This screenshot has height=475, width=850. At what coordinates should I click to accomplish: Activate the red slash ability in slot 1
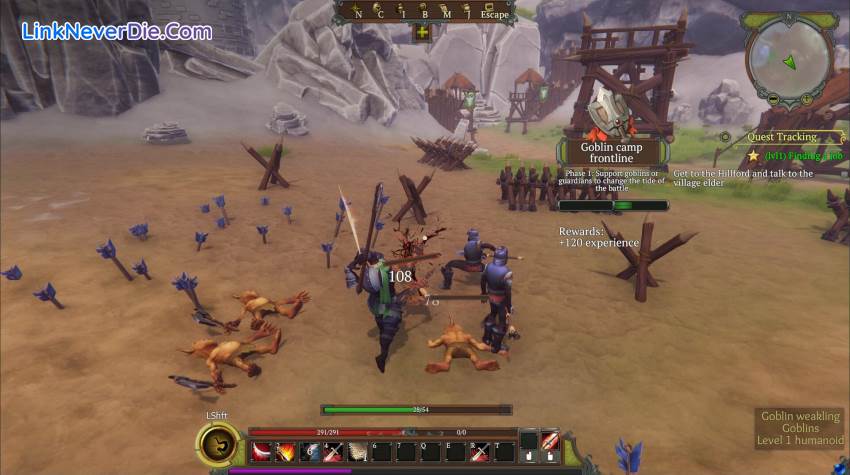(x=262, y=451)
